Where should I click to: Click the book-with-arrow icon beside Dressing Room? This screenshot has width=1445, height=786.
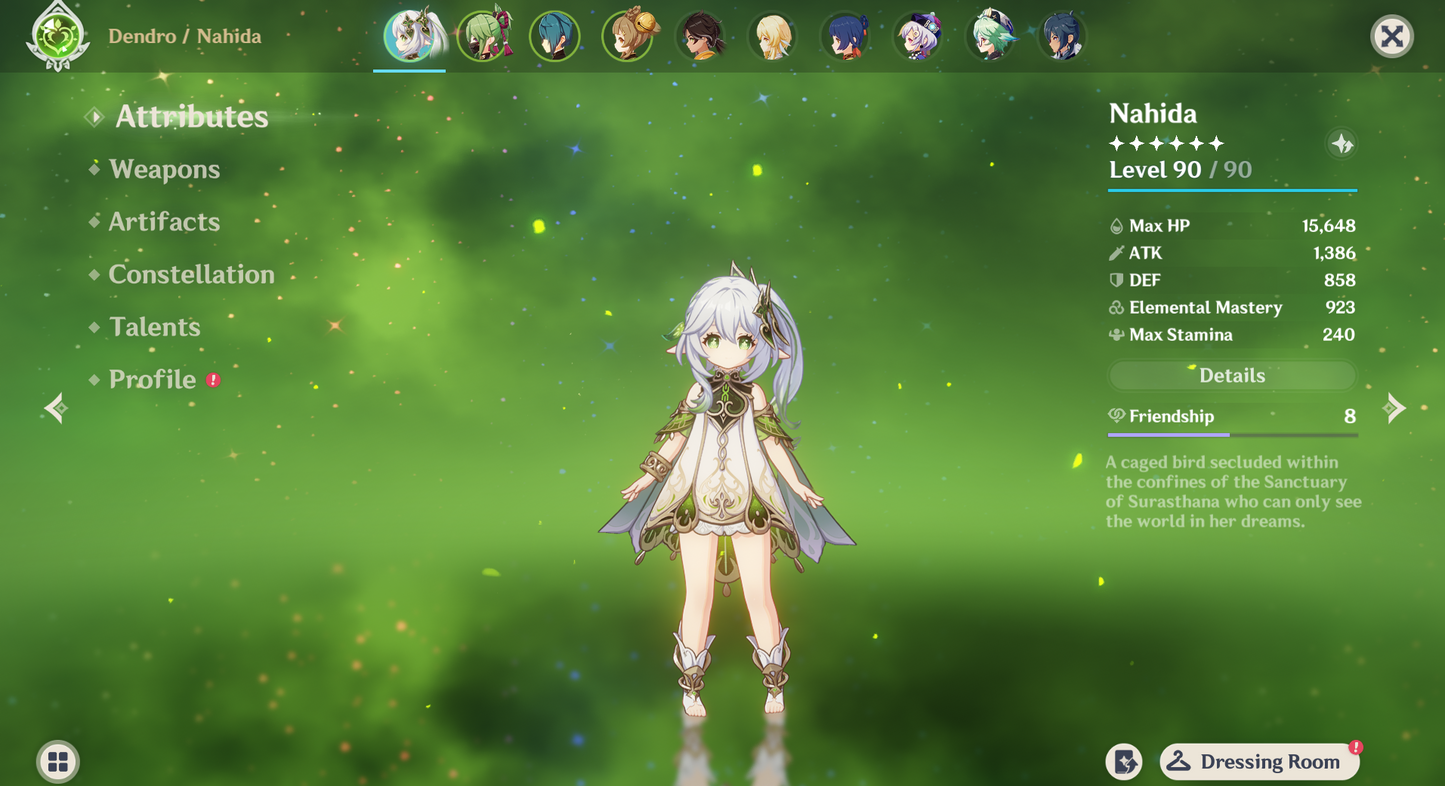click(1125, 762)
